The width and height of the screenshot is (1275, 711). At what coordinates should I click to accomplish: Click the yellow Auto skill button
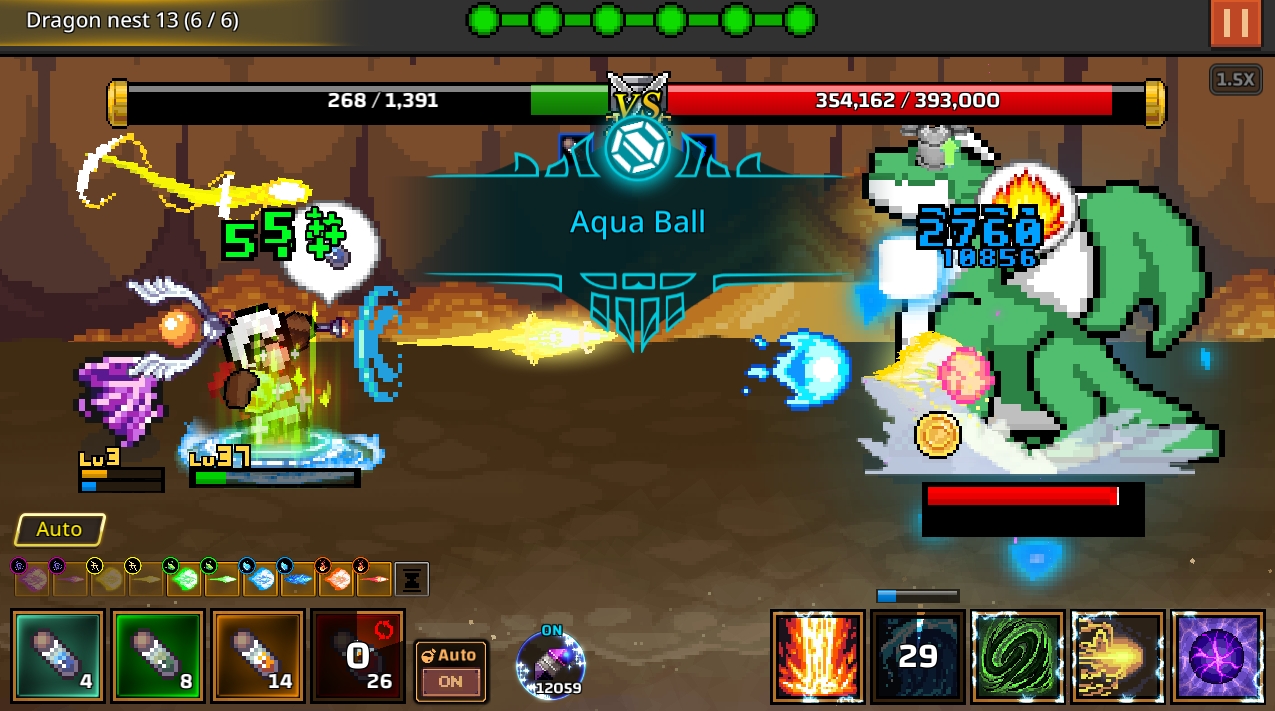pos(60,530)
